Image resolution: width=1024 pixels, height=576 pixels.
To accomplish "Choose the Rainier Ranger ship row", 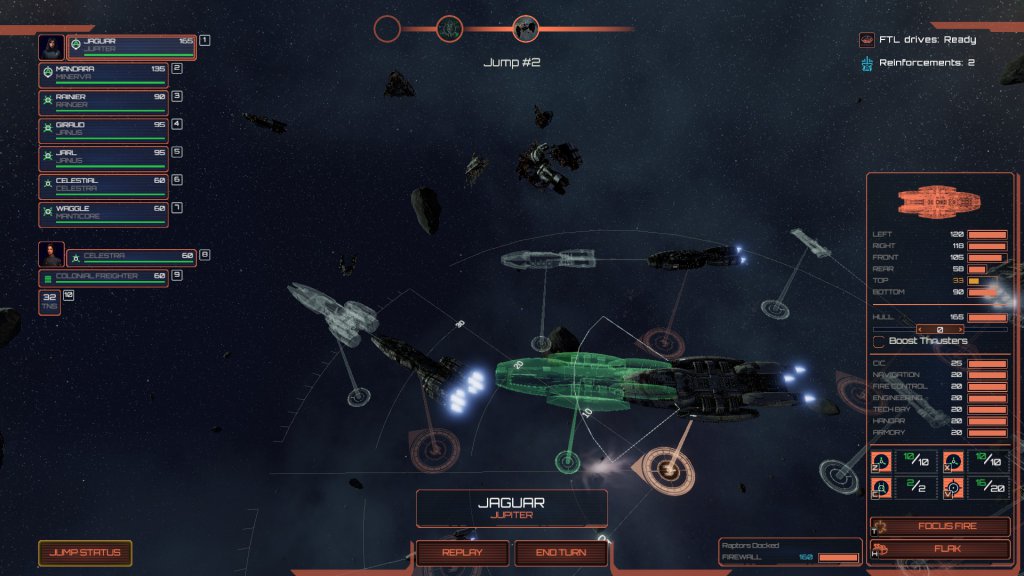I will pyautogui.click(x=103, y=102).
